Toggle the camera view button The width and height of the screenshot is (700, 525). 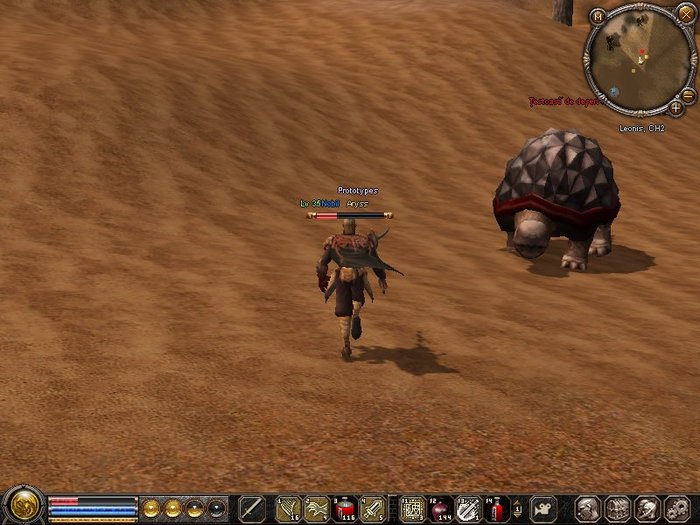pos(544,508)
